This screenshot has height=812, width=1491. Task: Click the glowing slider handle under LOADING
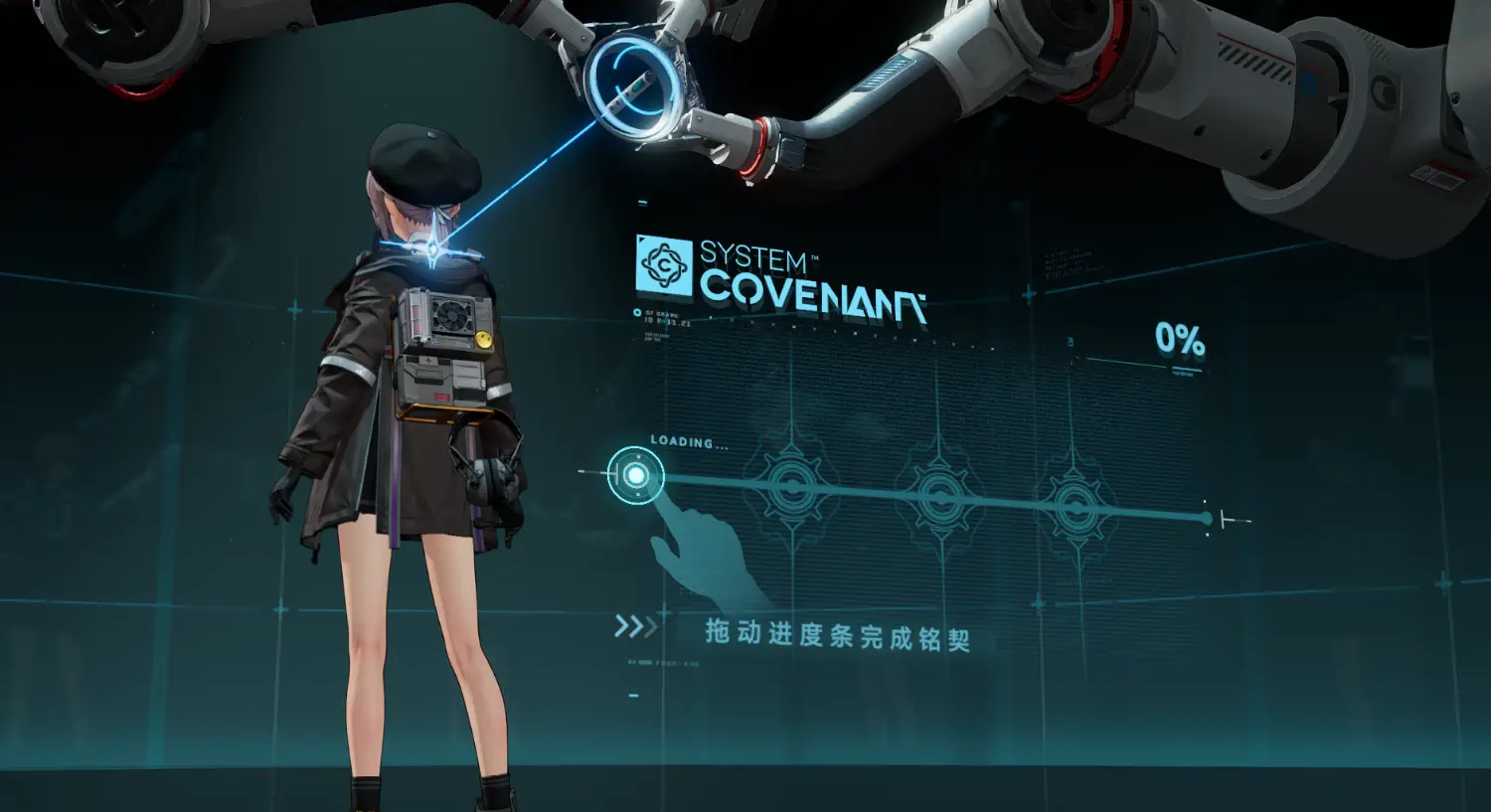(635, 476)
